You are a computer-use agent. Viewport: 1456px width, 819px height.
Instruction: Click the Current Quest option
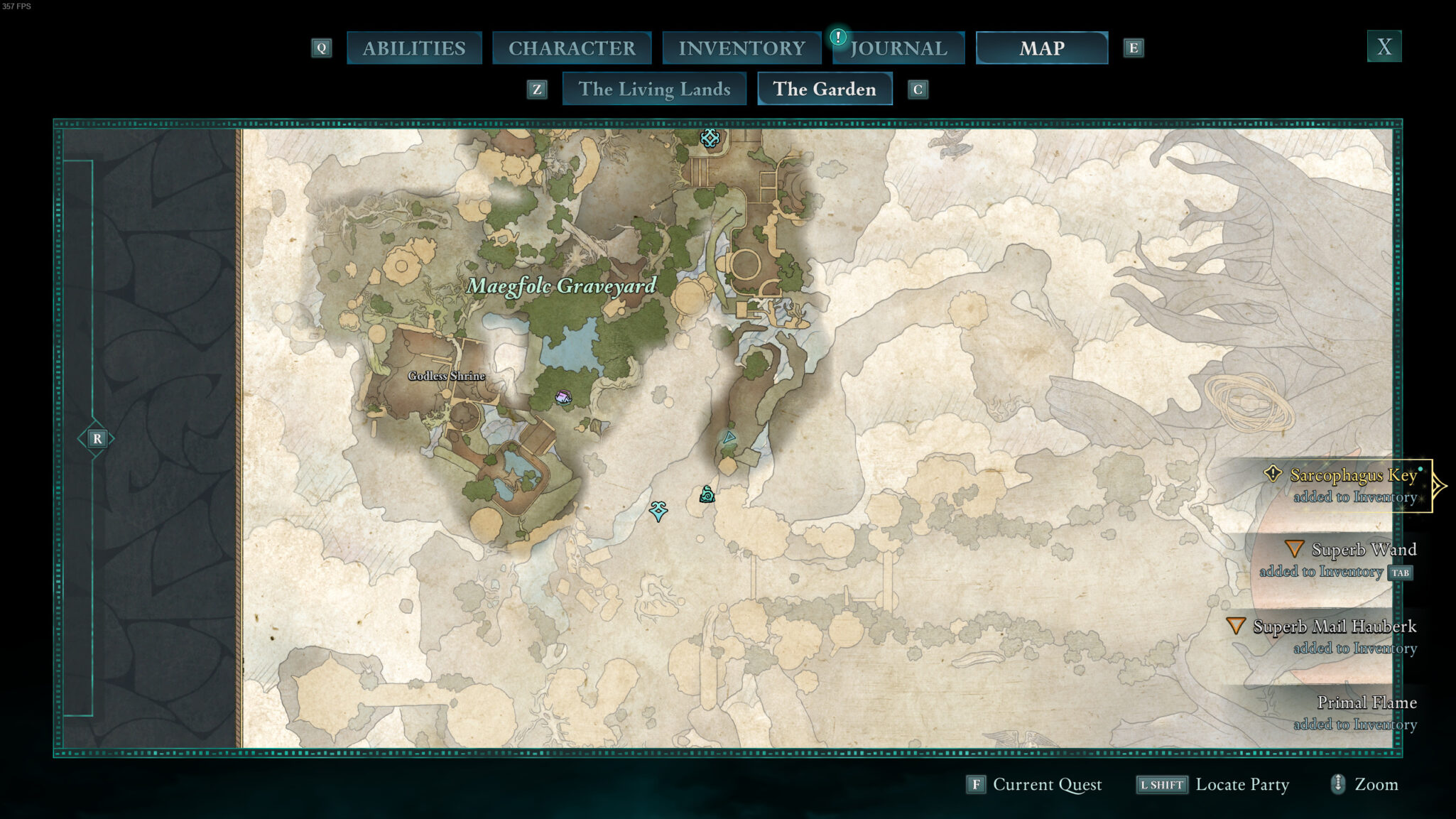click(x=1034, y=784)
